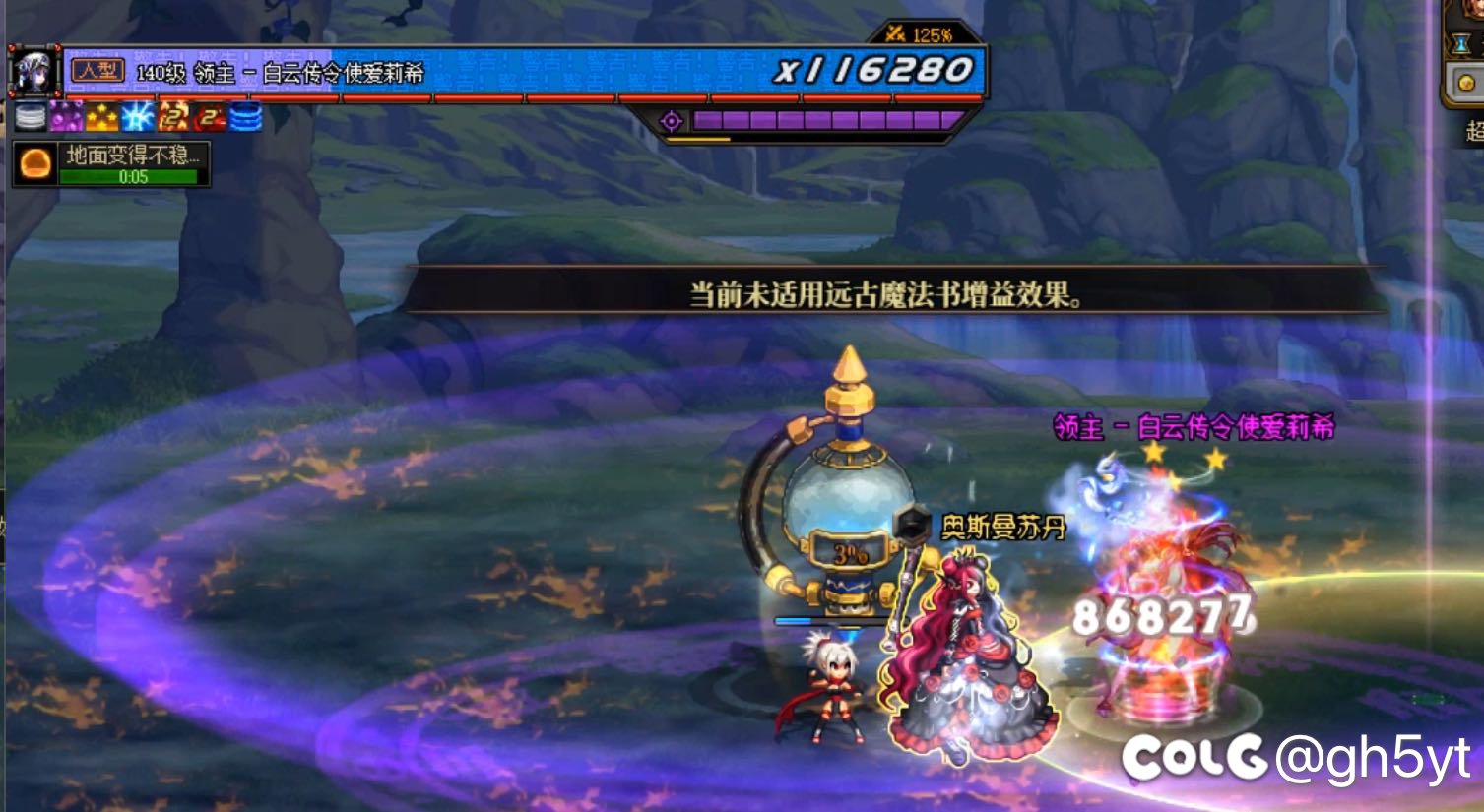1484x812 pixels.
Task: Click the orange orb 地面变得不稳 warning icon
Action: [x=36, y=164]
